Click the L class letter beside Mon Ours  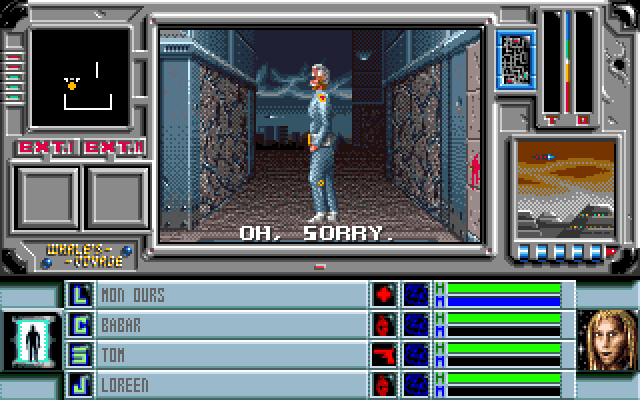pyautogui.click(x=78, y=295)
